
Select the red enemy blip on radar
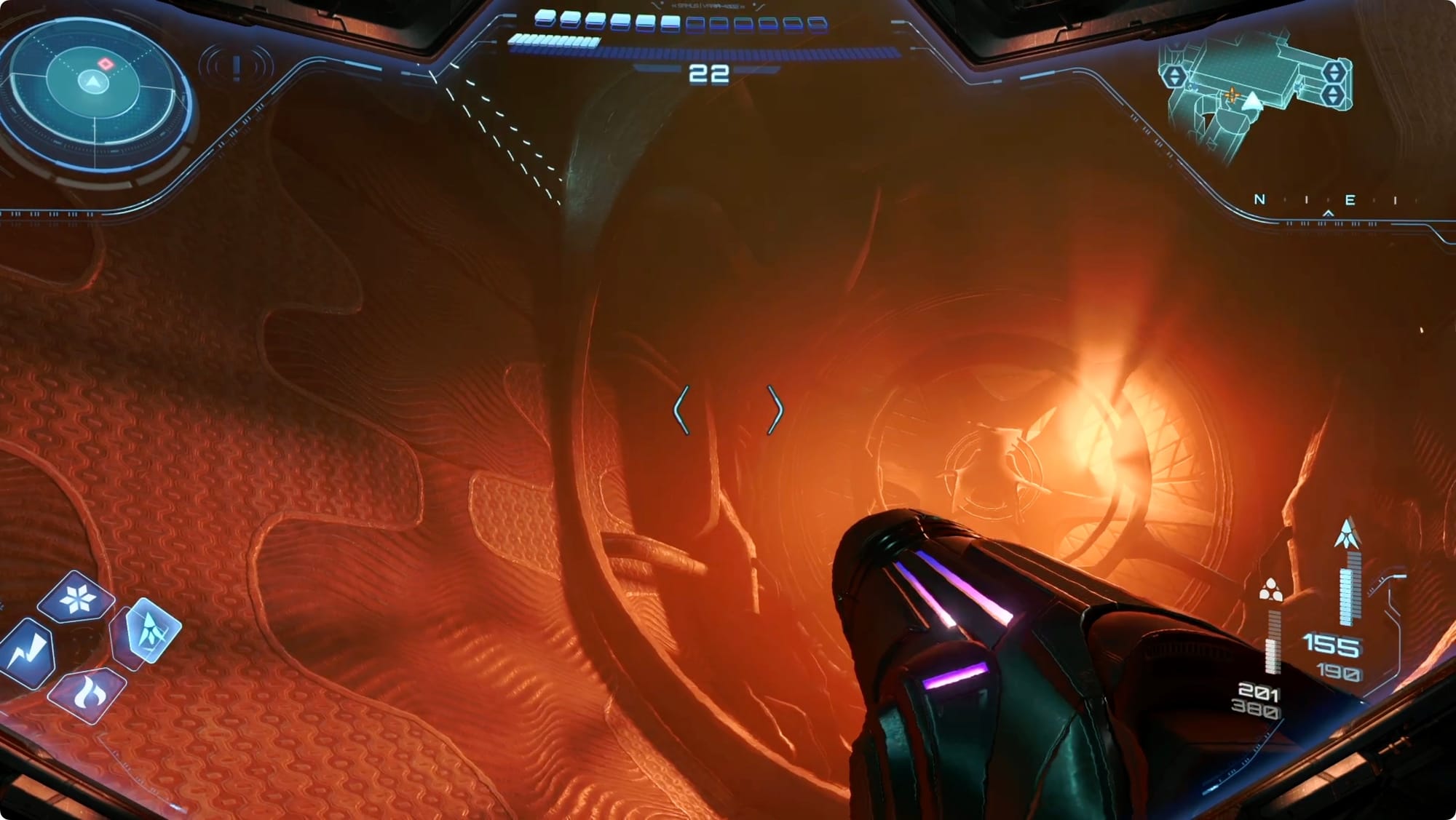click(106, 64)
